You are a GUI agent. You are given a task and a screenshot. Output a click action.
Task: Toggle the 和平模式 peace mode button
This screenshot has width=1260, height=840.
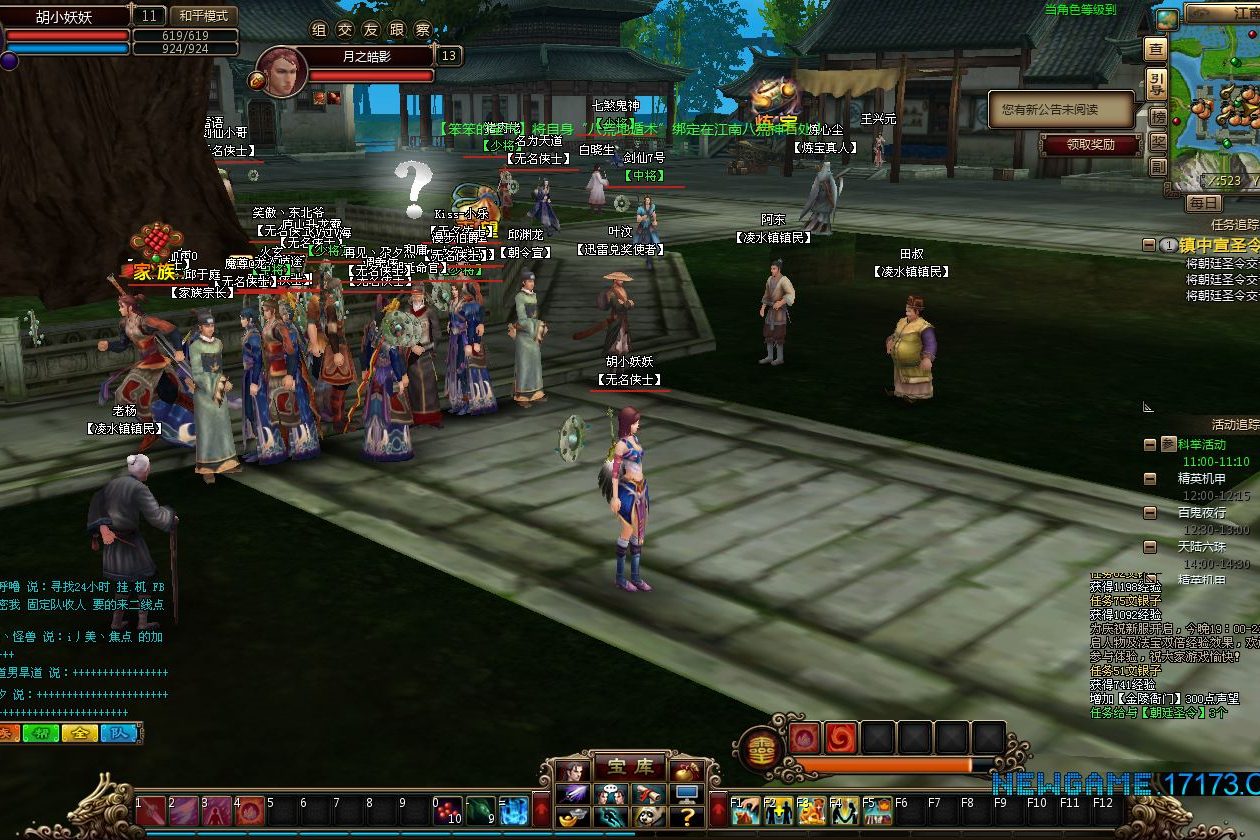click(x=204, y=16)
